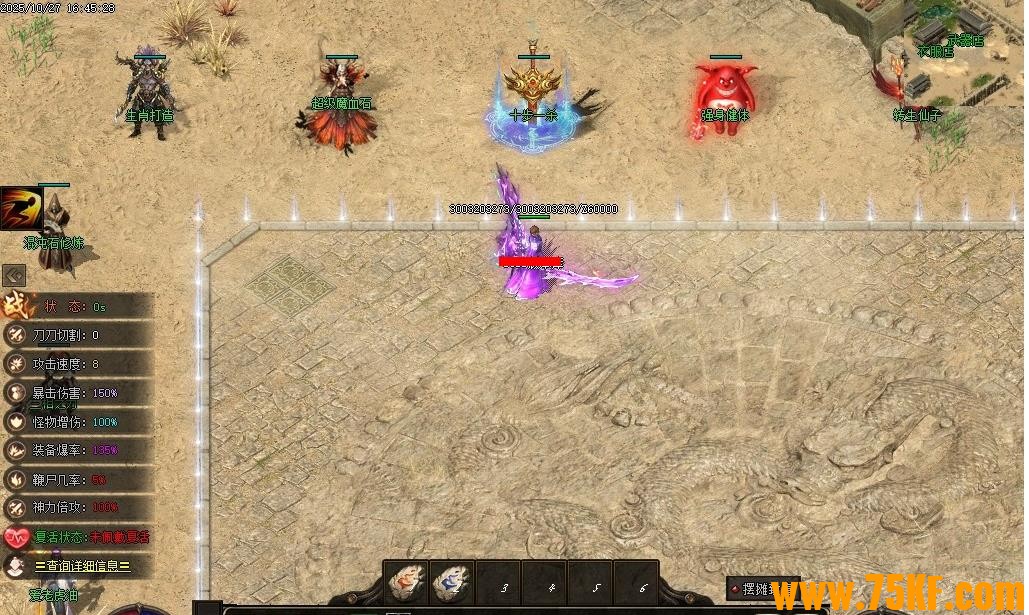The height and width of the screenshot is (615, 1029).
Task: Collapse the stats panel with the arrow button
Action: click(x=14, y=275)
